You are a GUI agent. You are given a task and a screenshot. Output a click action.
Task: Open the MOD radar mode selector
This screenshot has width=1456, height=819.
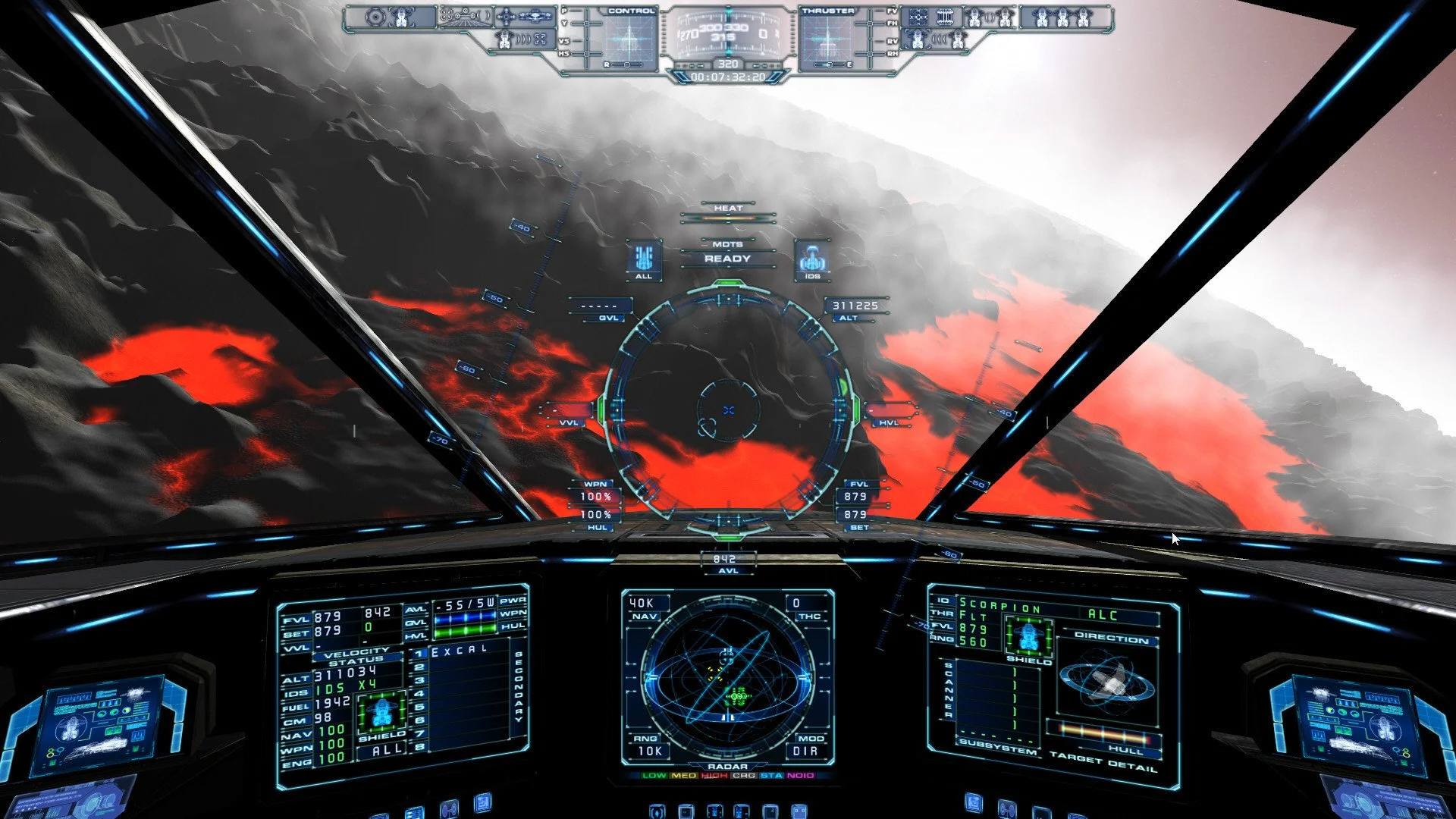pos(811,739)
